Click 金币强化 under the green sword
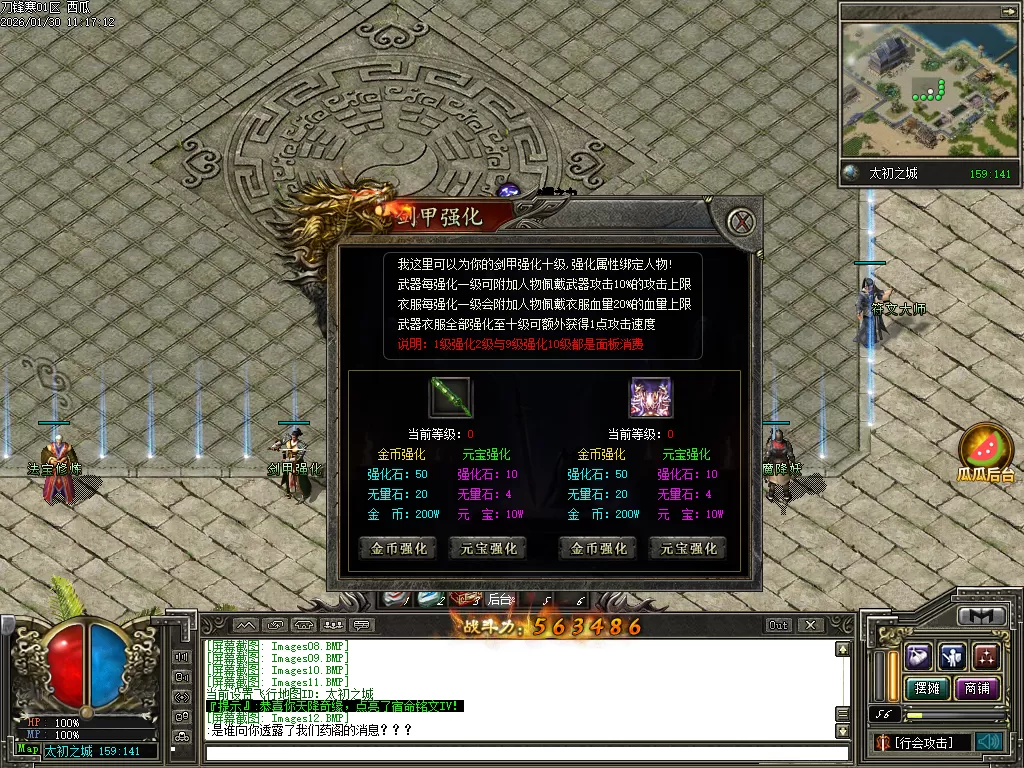The height and width of the screenshot is (768, 1024). [x=398, y=548]
